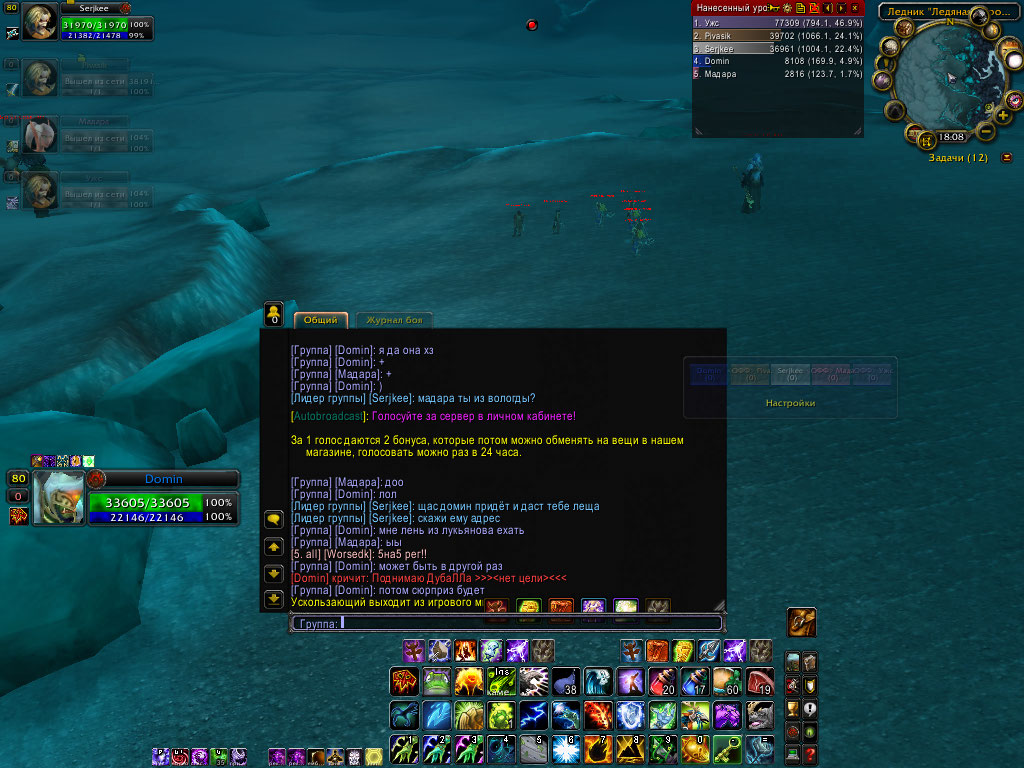Expand the Задачи (12) quest tracker

[x=1006, y=157]
